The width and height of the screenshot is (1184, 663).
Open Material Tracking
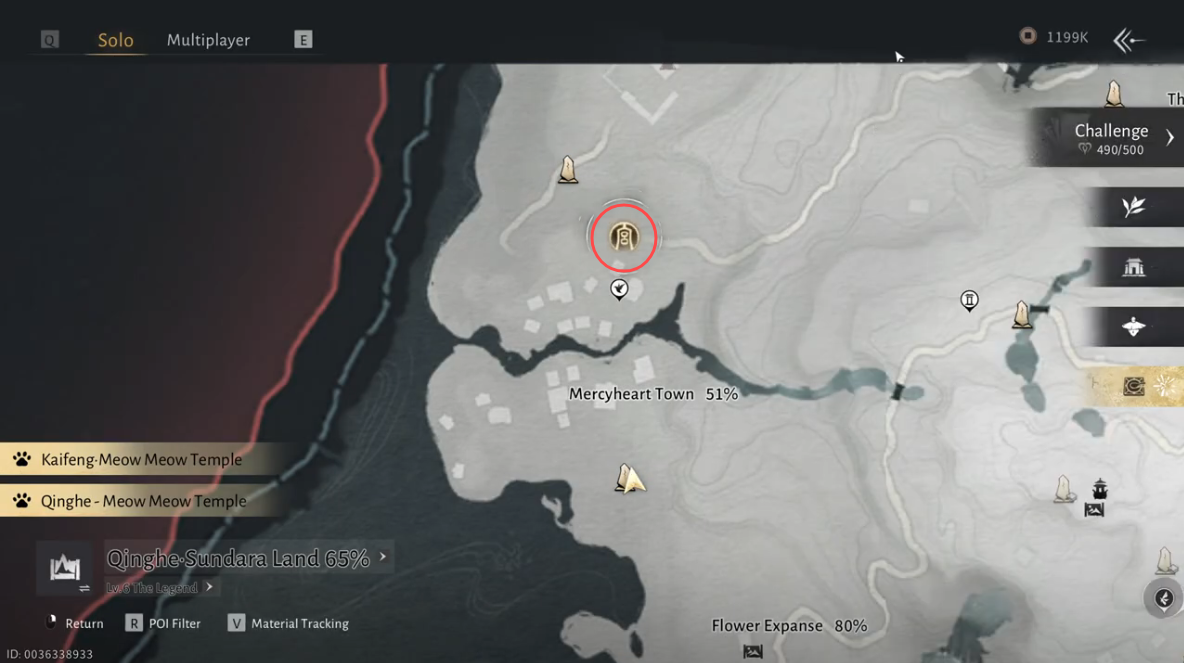(288, 623)
